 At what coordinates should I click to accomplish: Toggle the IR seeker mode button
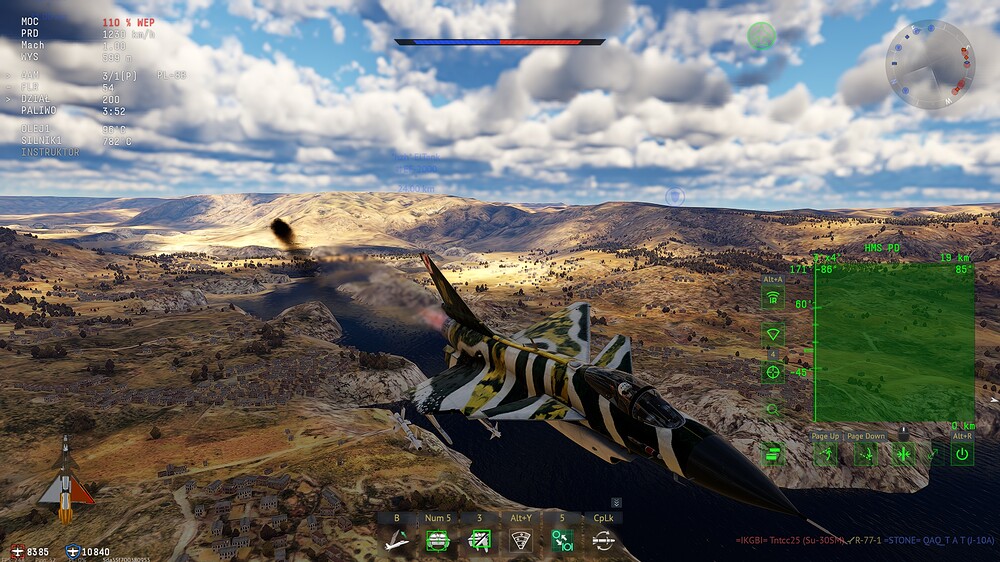coord(773,298)
